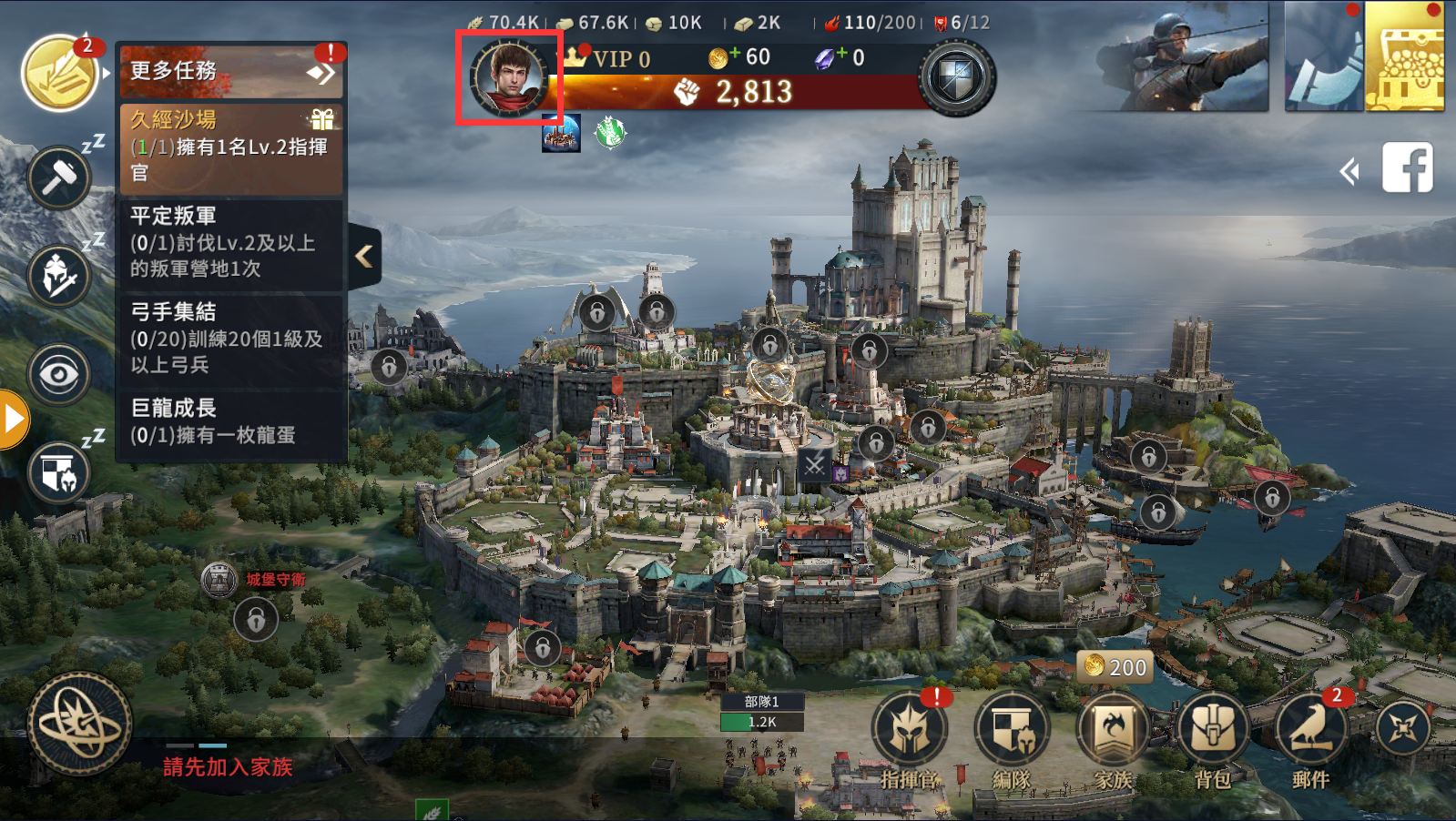1456x821 pixels.
Task: Open the Facebook link
Action: pos(1407,167)
